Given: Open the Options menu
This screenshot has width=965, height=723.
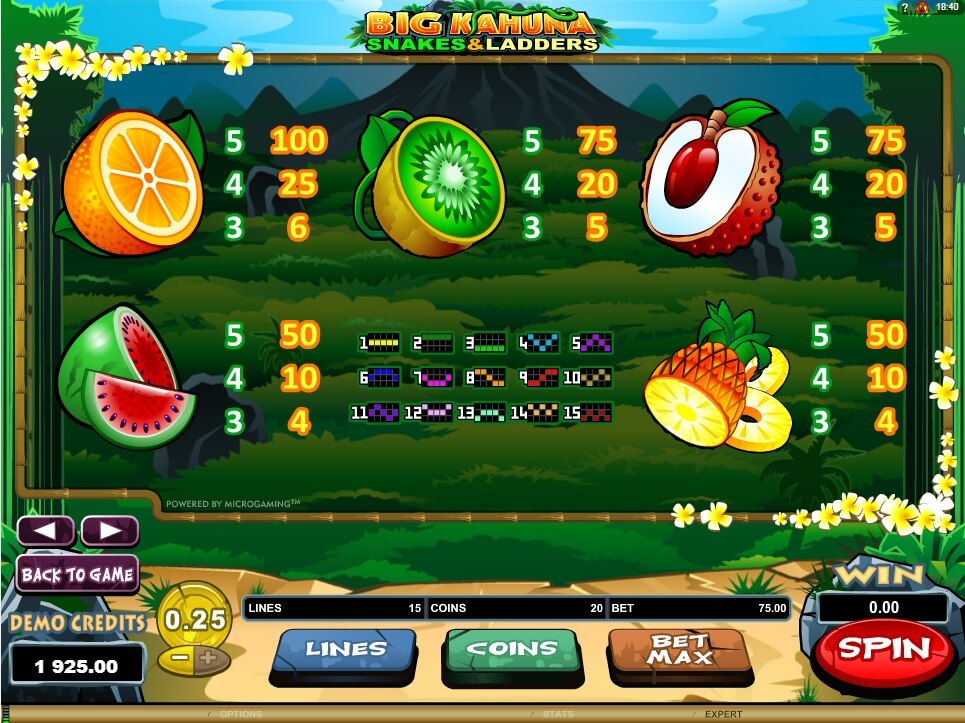Looking at the screenshot, I should pos(241,714).
